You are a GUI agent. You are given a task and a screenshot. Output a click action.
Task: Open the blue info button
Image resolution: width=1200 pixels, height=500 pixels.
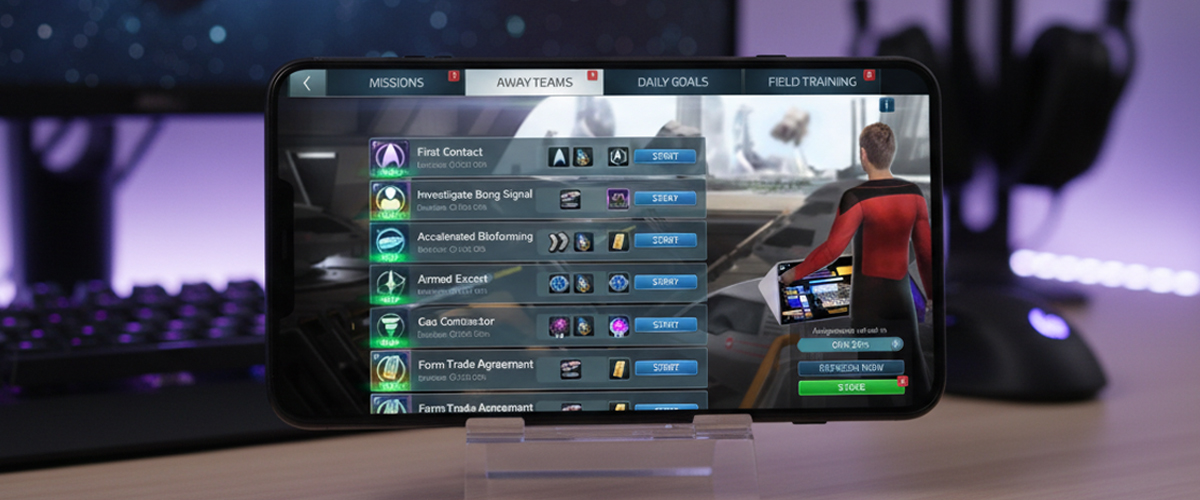click(886, 105)
